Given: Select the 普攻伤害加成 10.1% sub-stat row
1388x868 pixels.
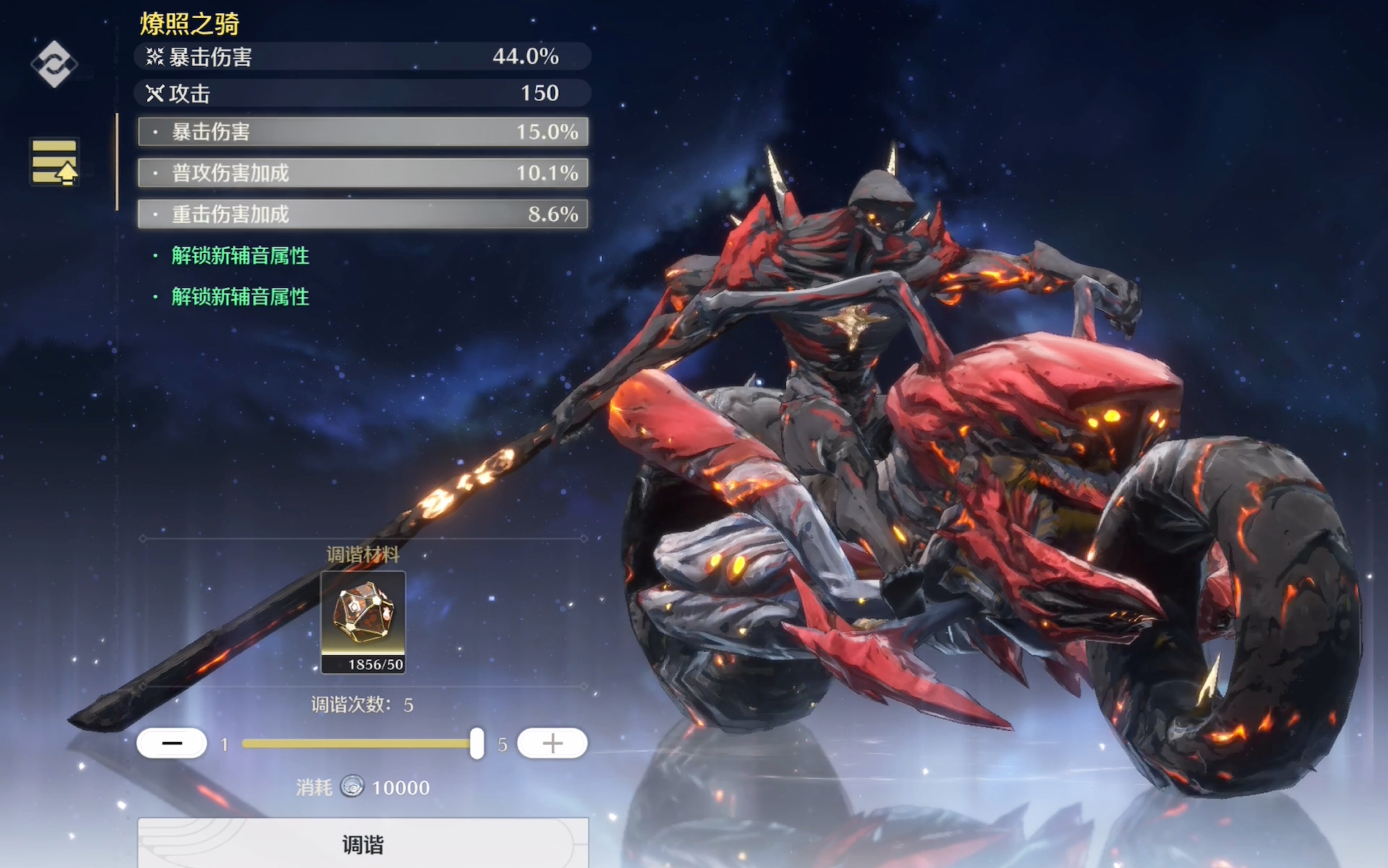Looking at the screenshot, I should [363, 173].
